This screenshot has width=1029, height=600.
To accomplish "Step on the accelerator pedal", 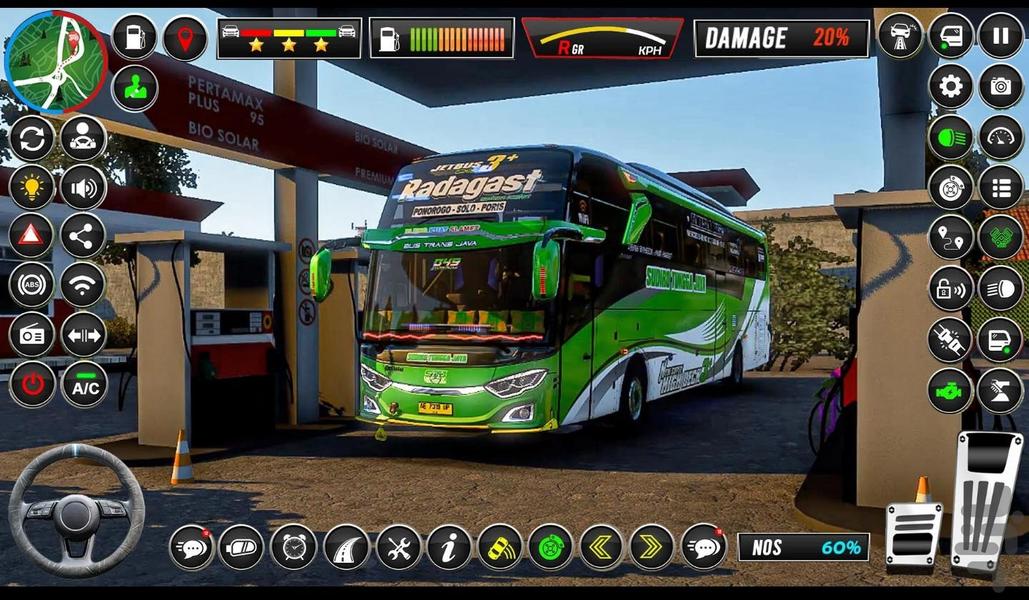I will click(986, 500).
